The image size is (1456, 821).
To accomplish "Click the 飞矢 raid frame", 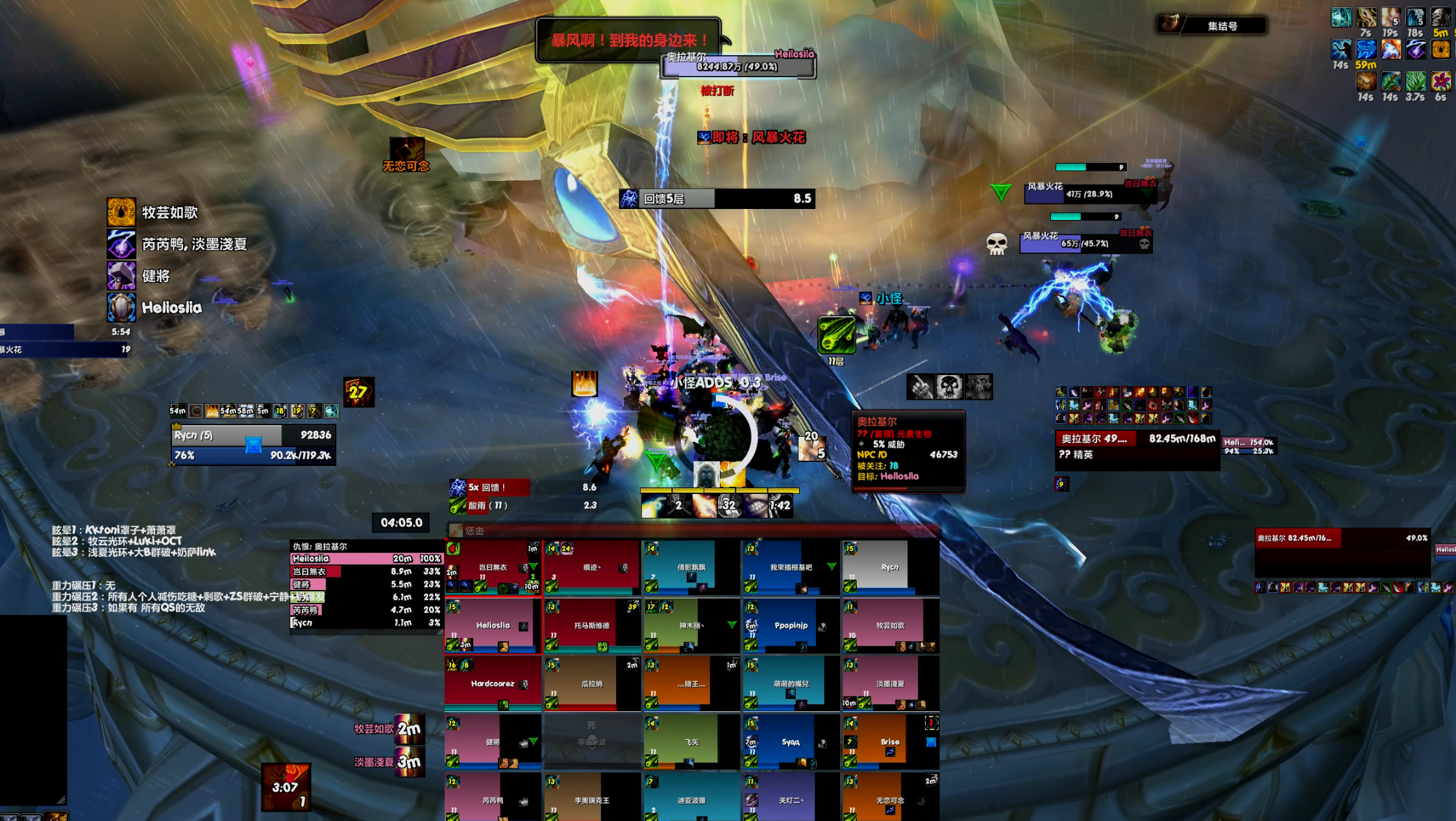I will 691,742.
